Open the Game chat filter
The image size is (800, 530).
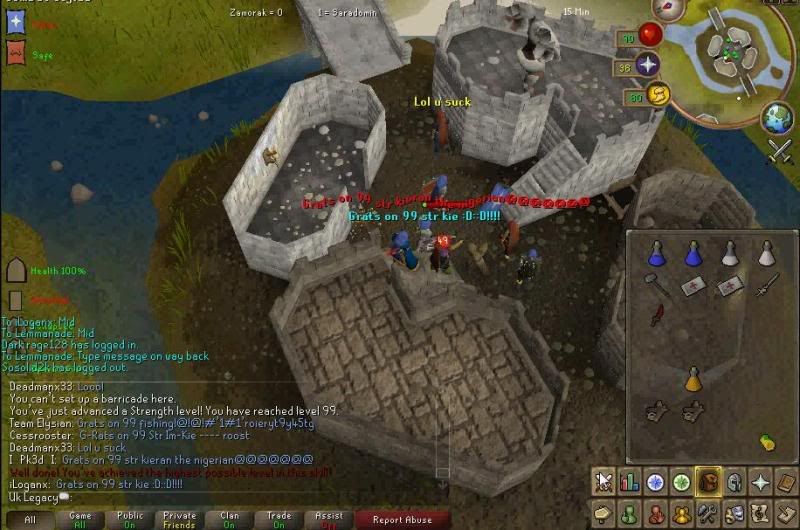point(80,519)
